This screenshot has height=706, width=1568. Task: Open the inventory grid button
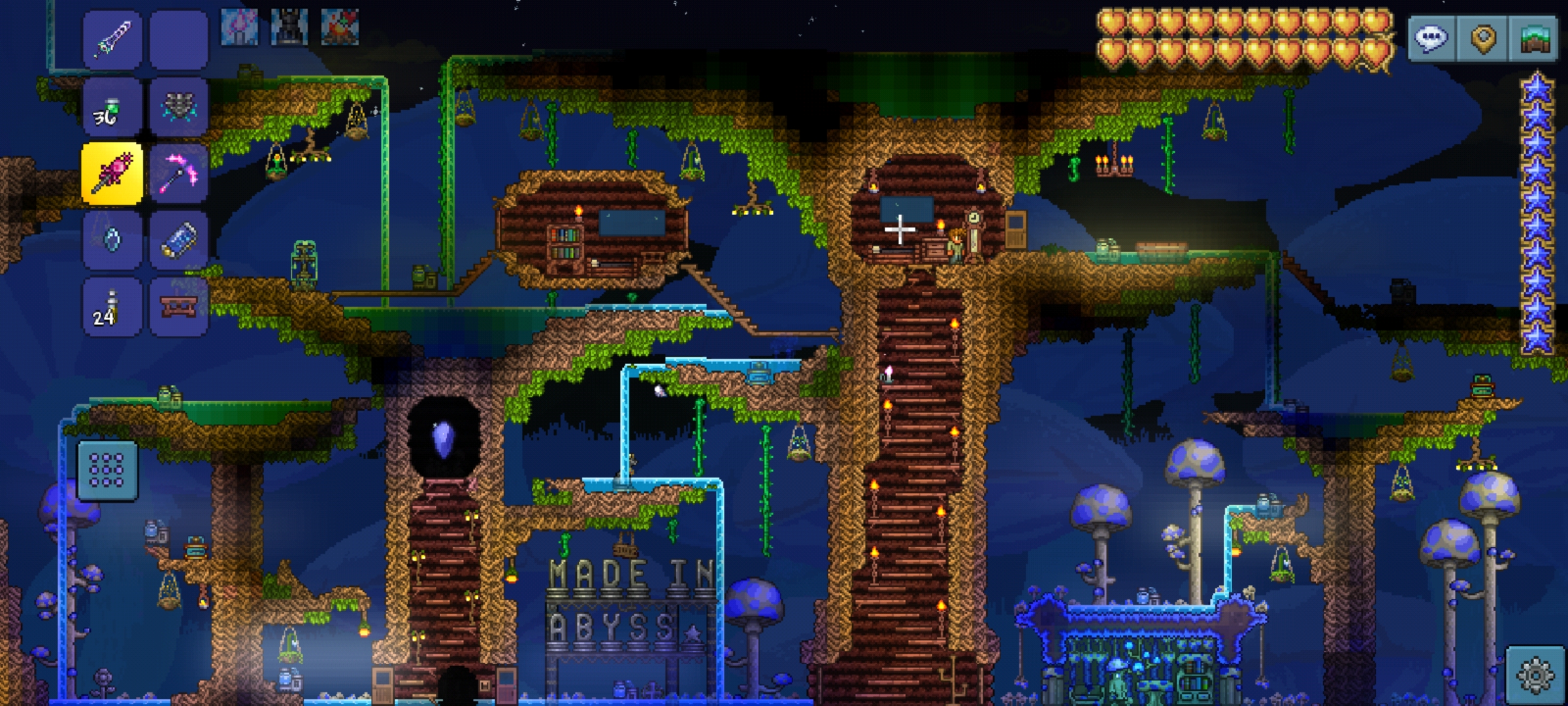coord(107,471)
